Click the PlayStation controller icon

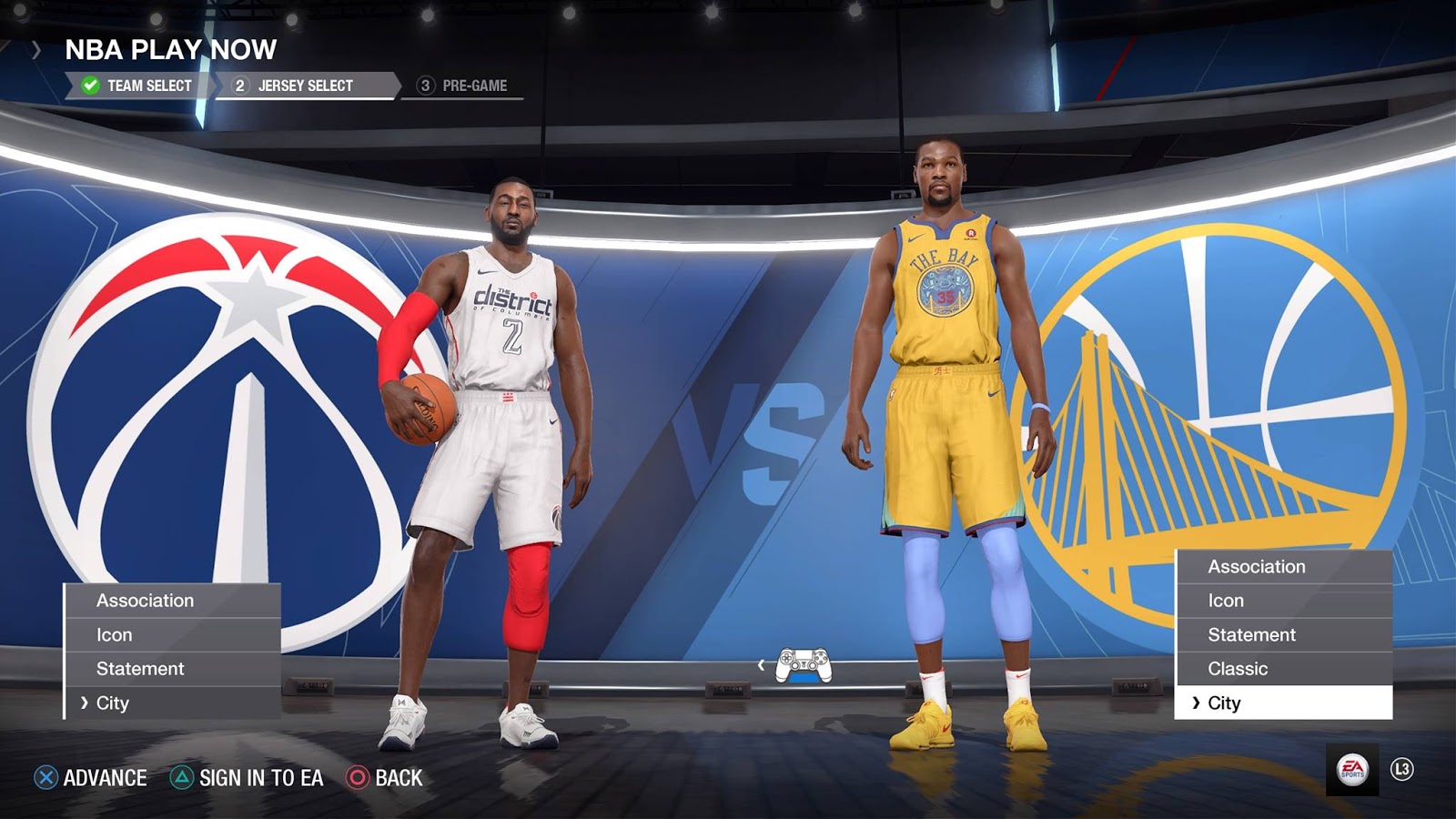click(804, 666)
